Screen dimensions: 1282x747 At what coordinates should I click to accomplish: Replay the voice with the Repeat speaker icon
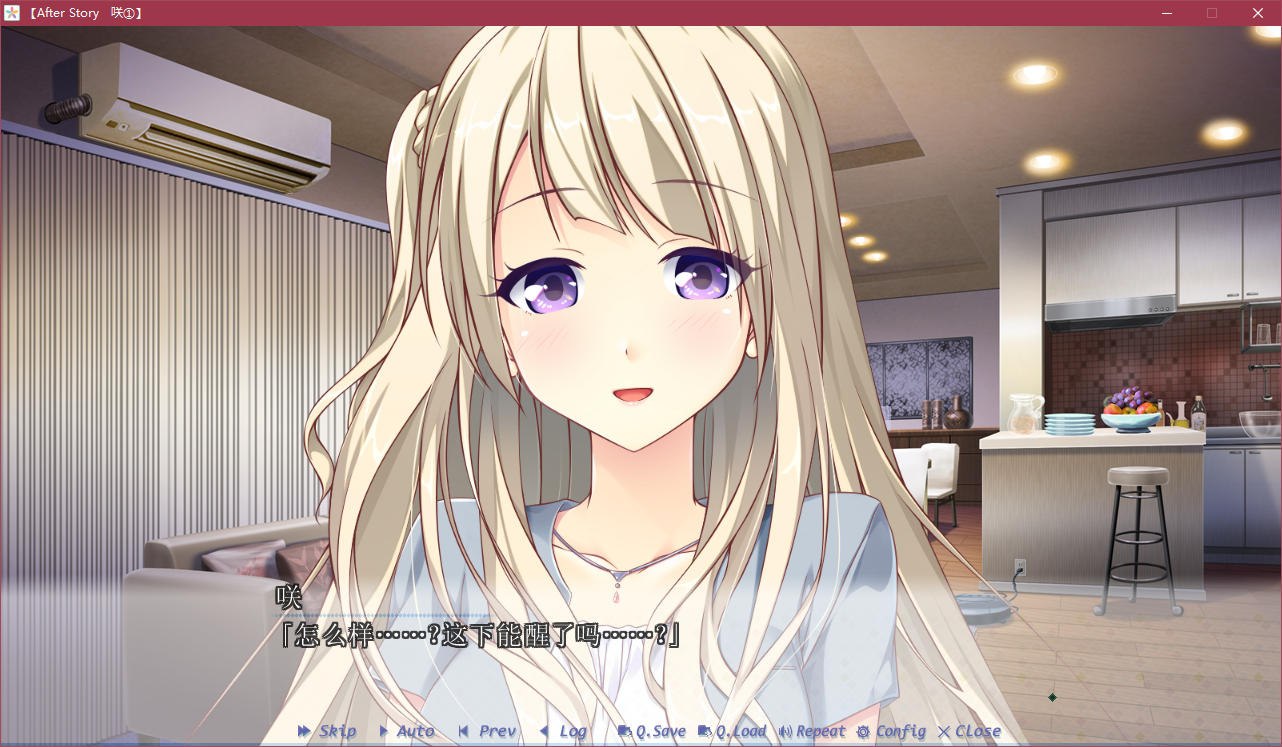coord(786,731)
